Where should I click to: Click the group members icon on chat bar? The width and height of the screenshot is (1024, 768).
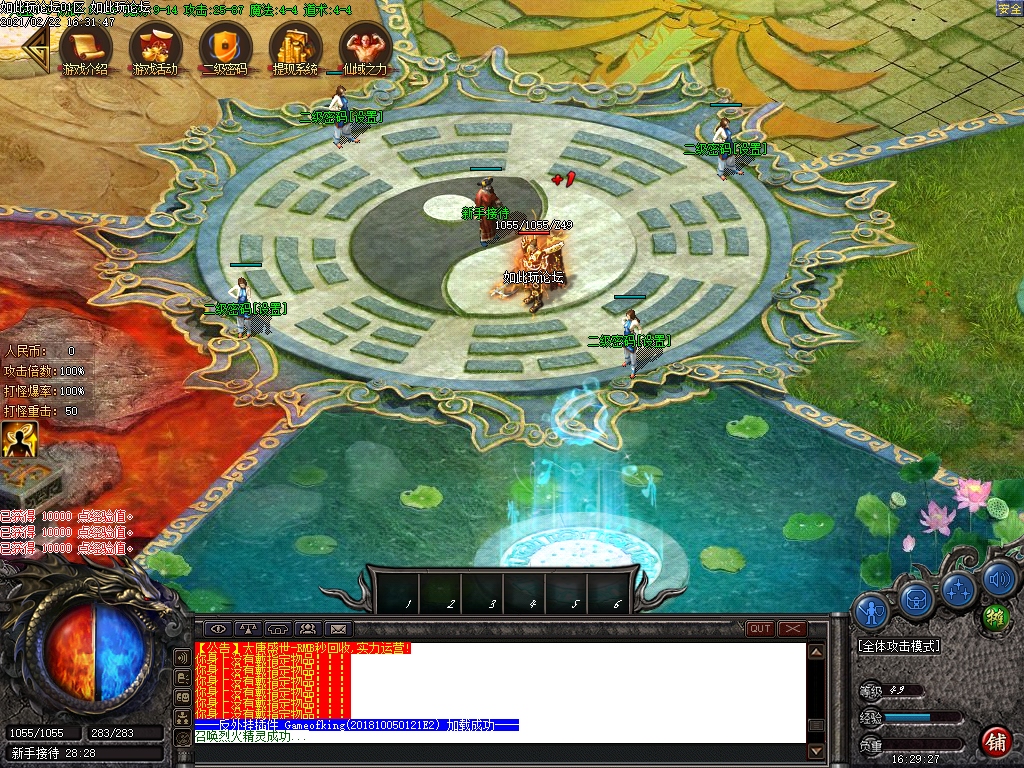pyautogui.click(x=308, y=628)
